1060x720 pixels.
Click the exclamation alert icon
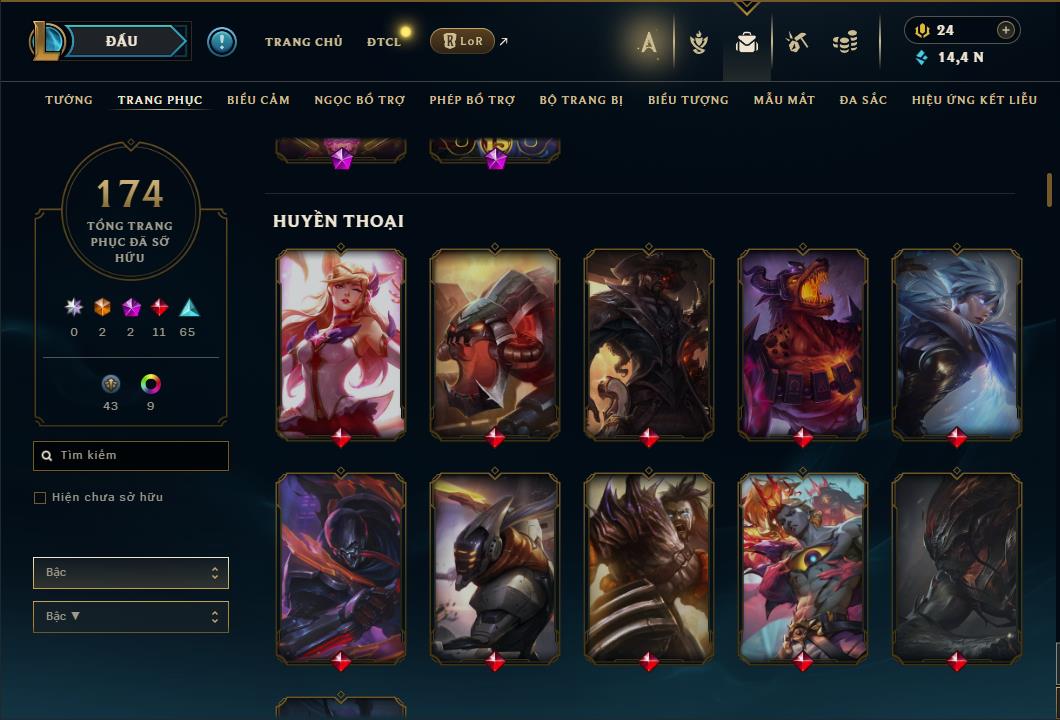[x=222, y=41]
